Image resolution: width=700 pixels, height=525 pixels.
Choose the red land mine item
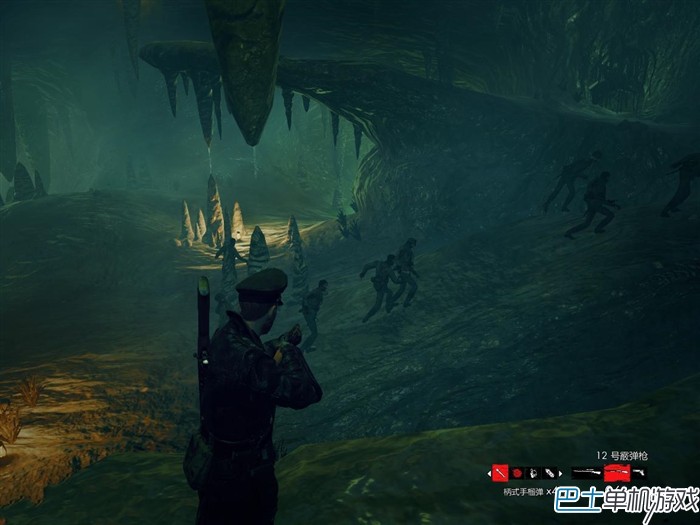click(517, 472)
